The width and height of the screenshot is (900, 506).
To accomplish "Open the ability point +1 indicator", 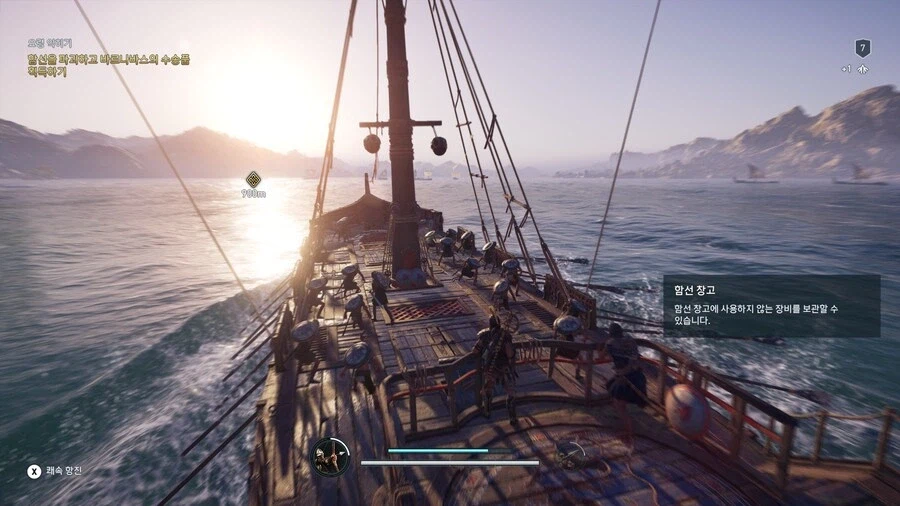I will pyautogui.click(x=854, y=69).
